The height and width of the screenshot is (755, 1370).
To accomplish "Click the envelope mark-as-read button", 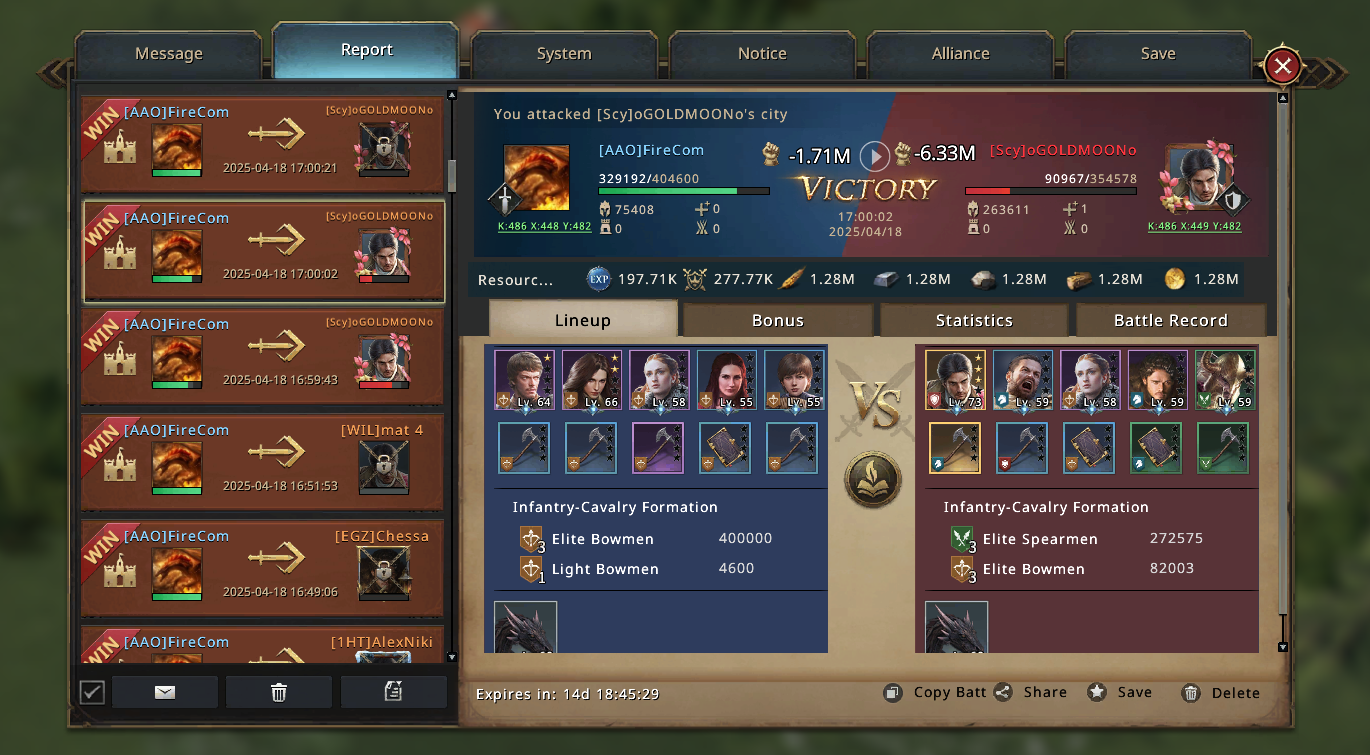I will (165, 692).
